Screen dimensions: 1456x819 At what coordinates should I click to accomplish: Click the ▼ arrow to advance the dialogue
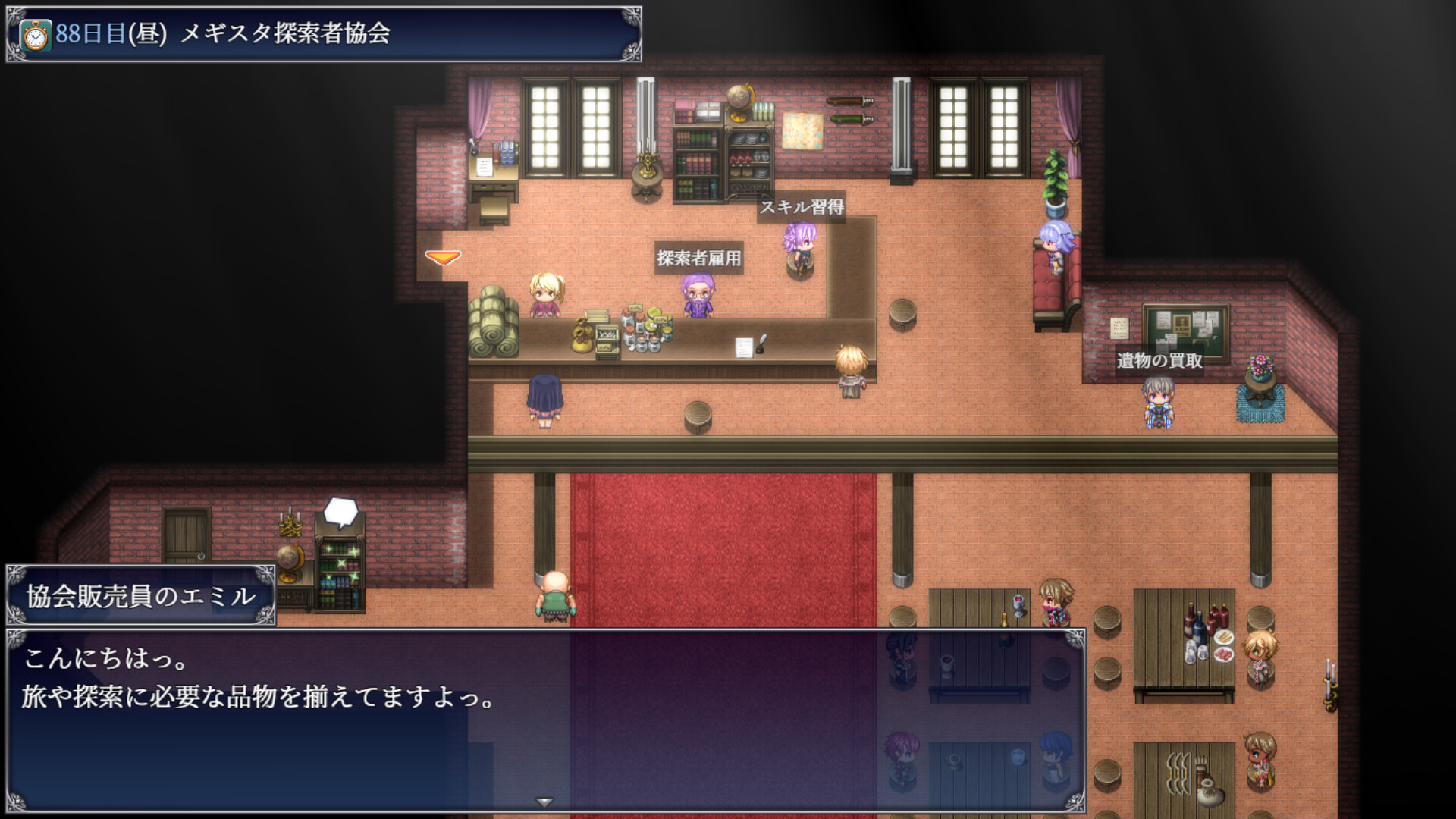click(544, 800)
